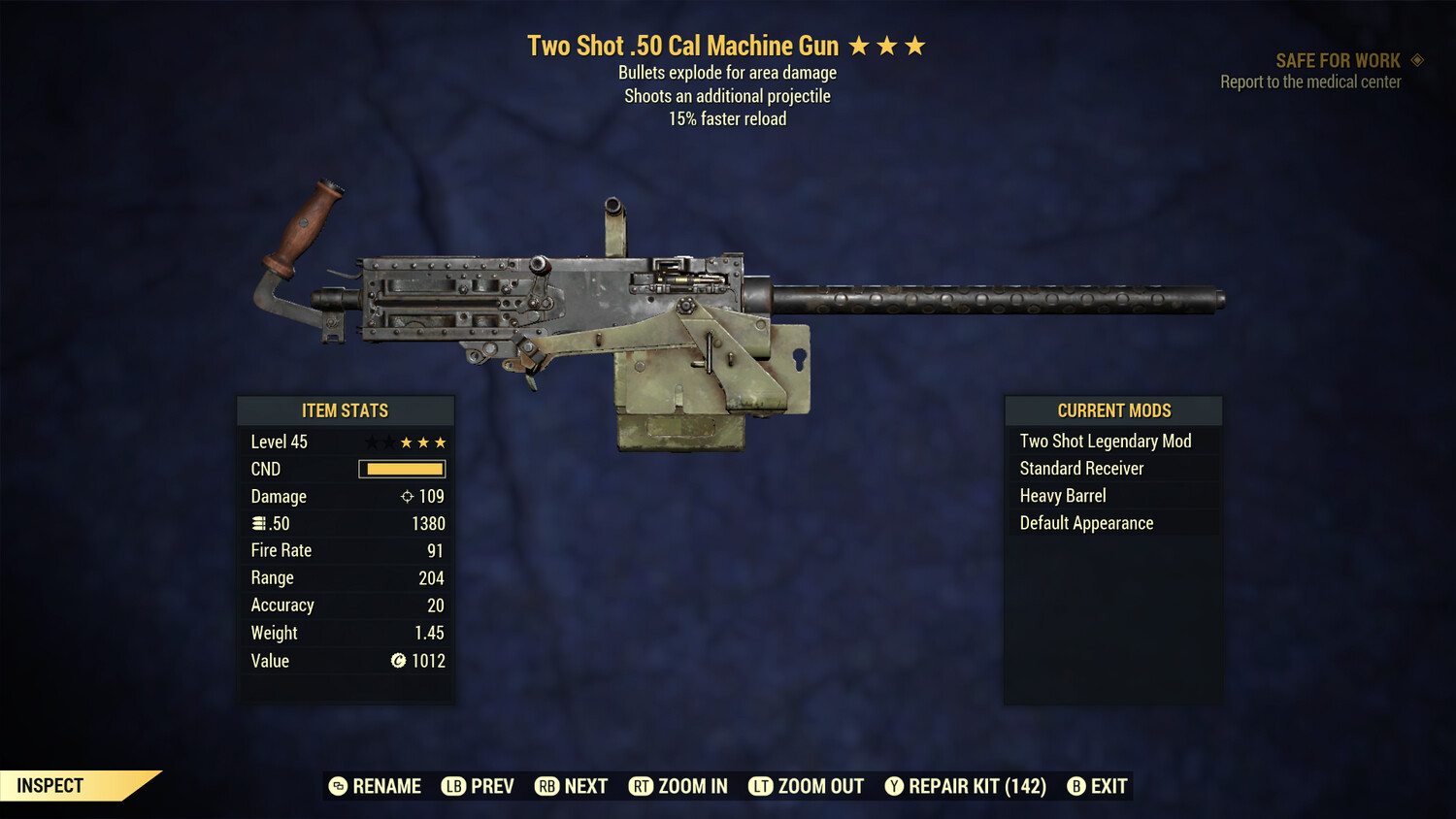The height and width of the screenshot is (819, 1456).
Task: Click the B button icon next to Exit
Action: click(x=1075, y=786)
